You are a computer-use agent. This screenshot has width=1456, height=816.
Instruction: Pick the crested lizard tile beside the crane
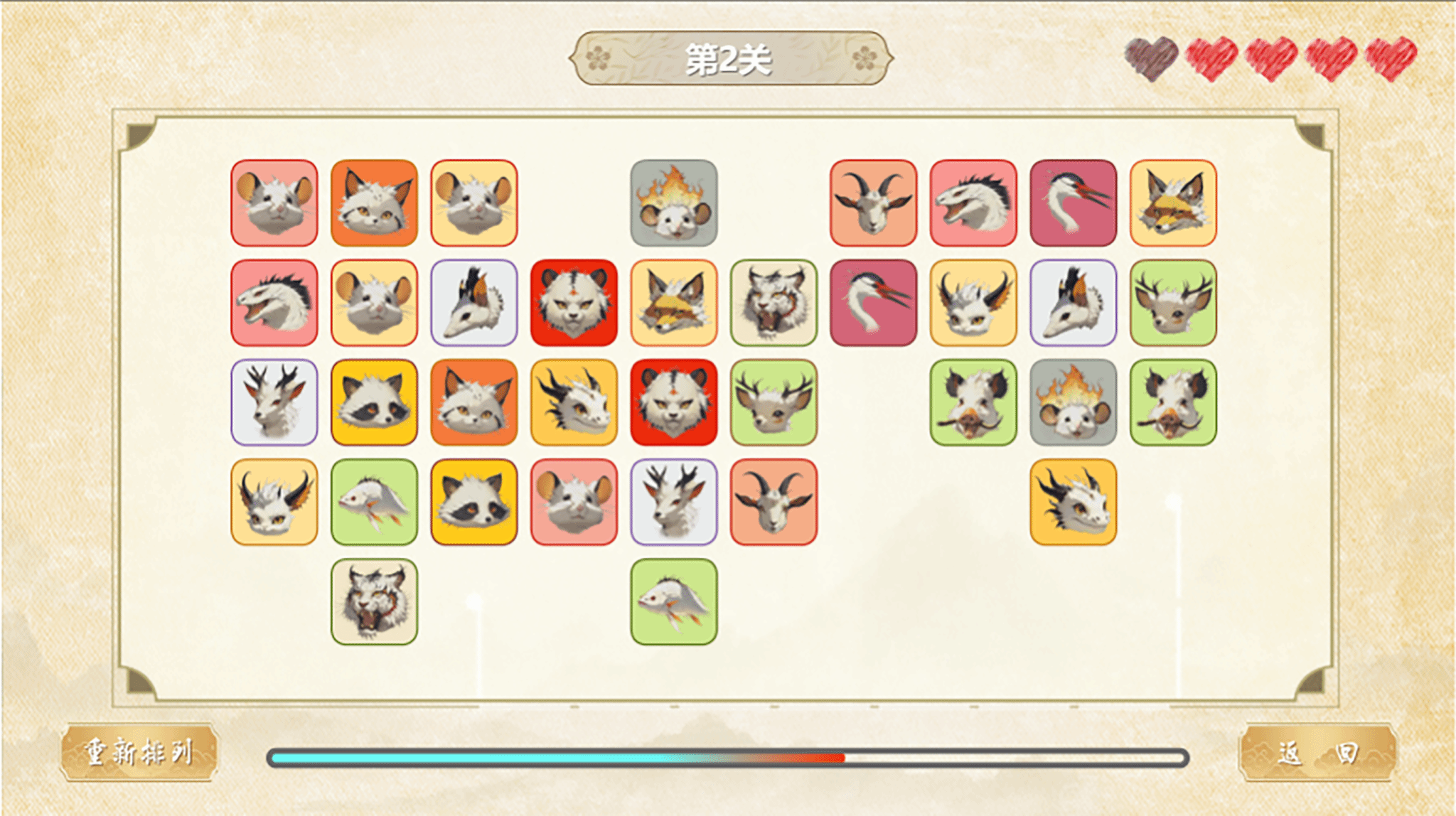[973, 203]
